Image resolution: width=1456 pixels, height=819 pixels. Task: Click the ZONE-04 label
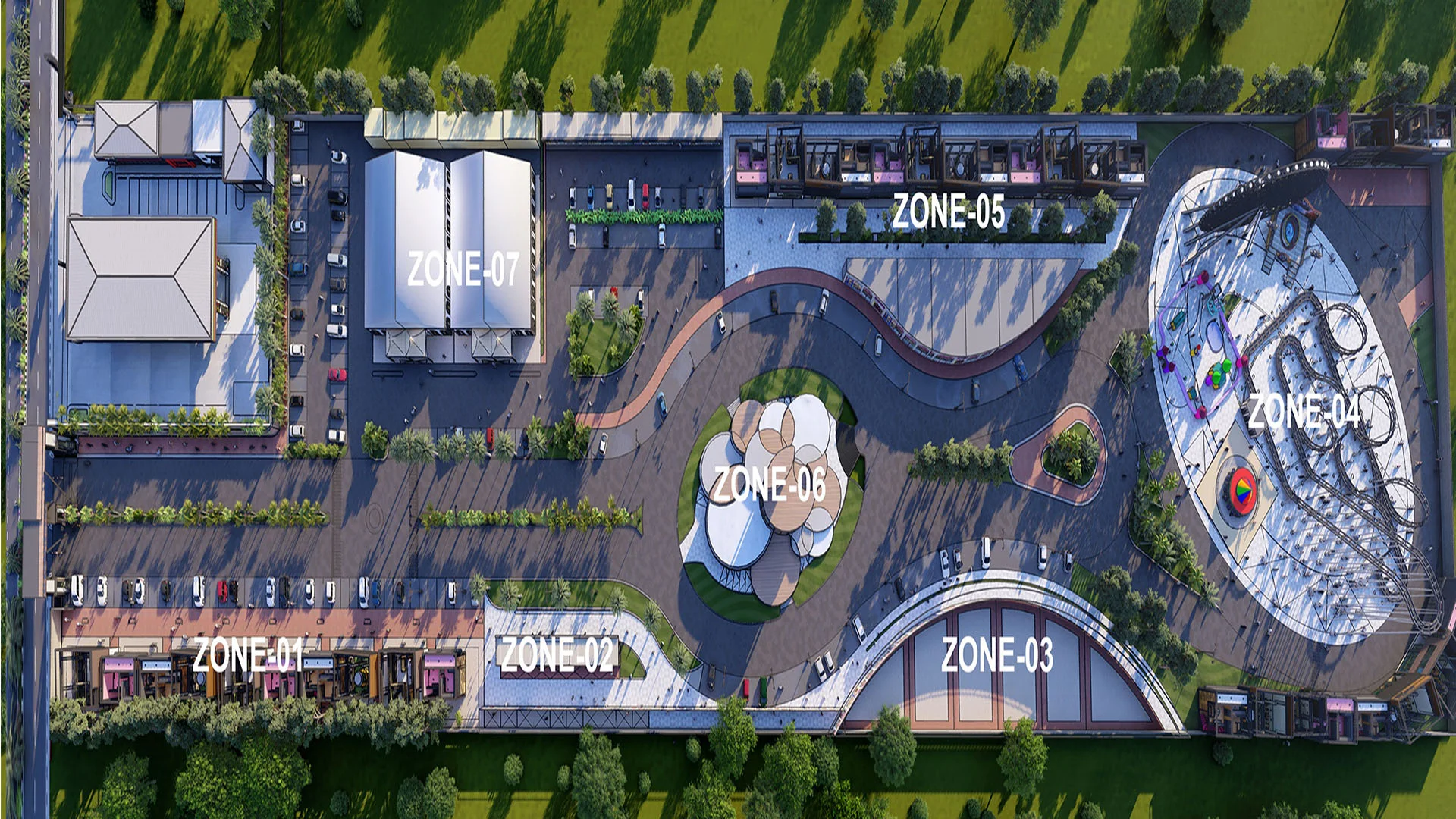click(x=1304, y=412)
